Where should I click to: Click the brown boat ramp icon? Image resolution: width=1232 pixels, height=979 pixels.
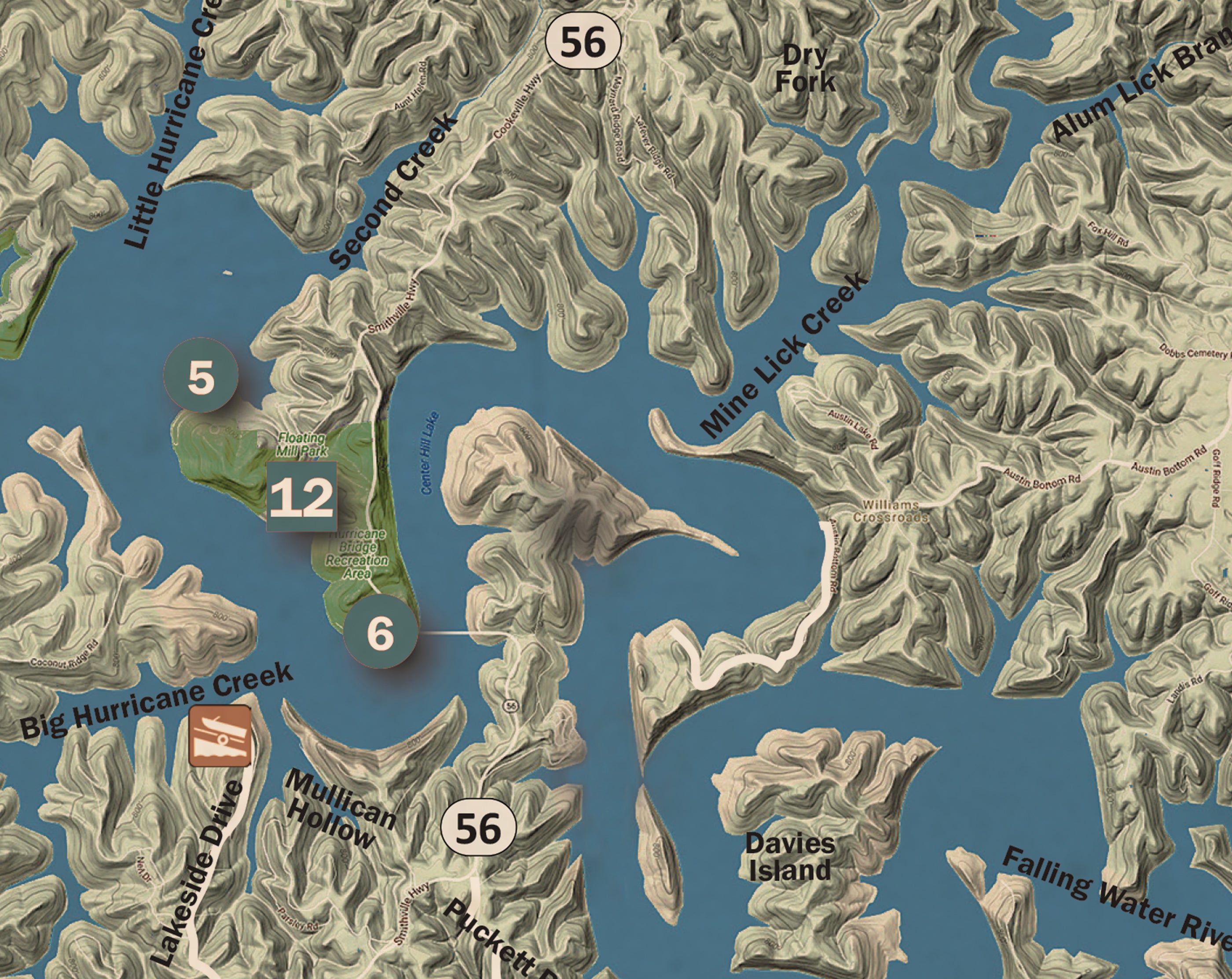(220, 736)
